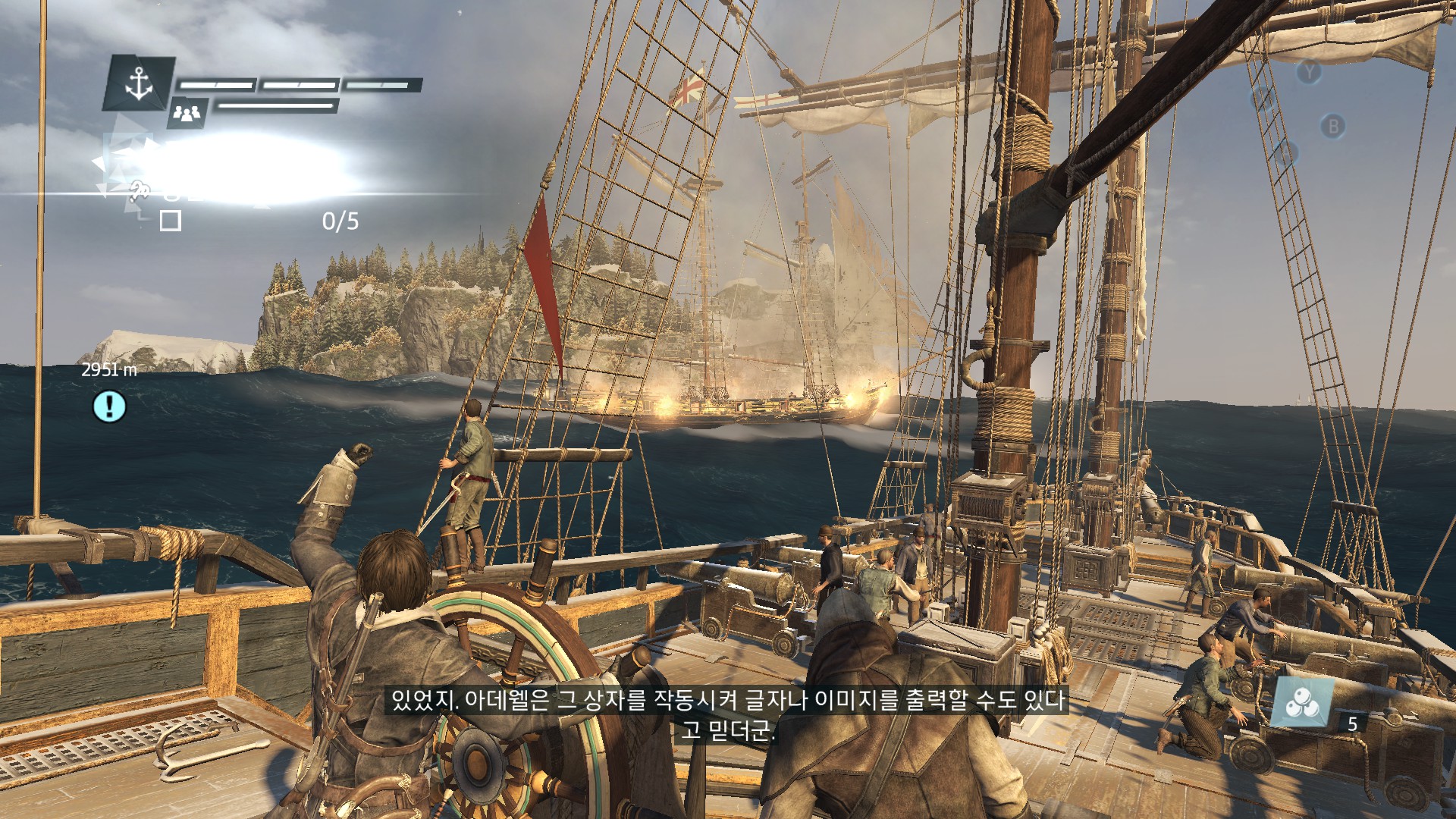Select the cannonball ammunition icon
The height and width of the screenshot is (819, 1456).
coord(1302,701)
